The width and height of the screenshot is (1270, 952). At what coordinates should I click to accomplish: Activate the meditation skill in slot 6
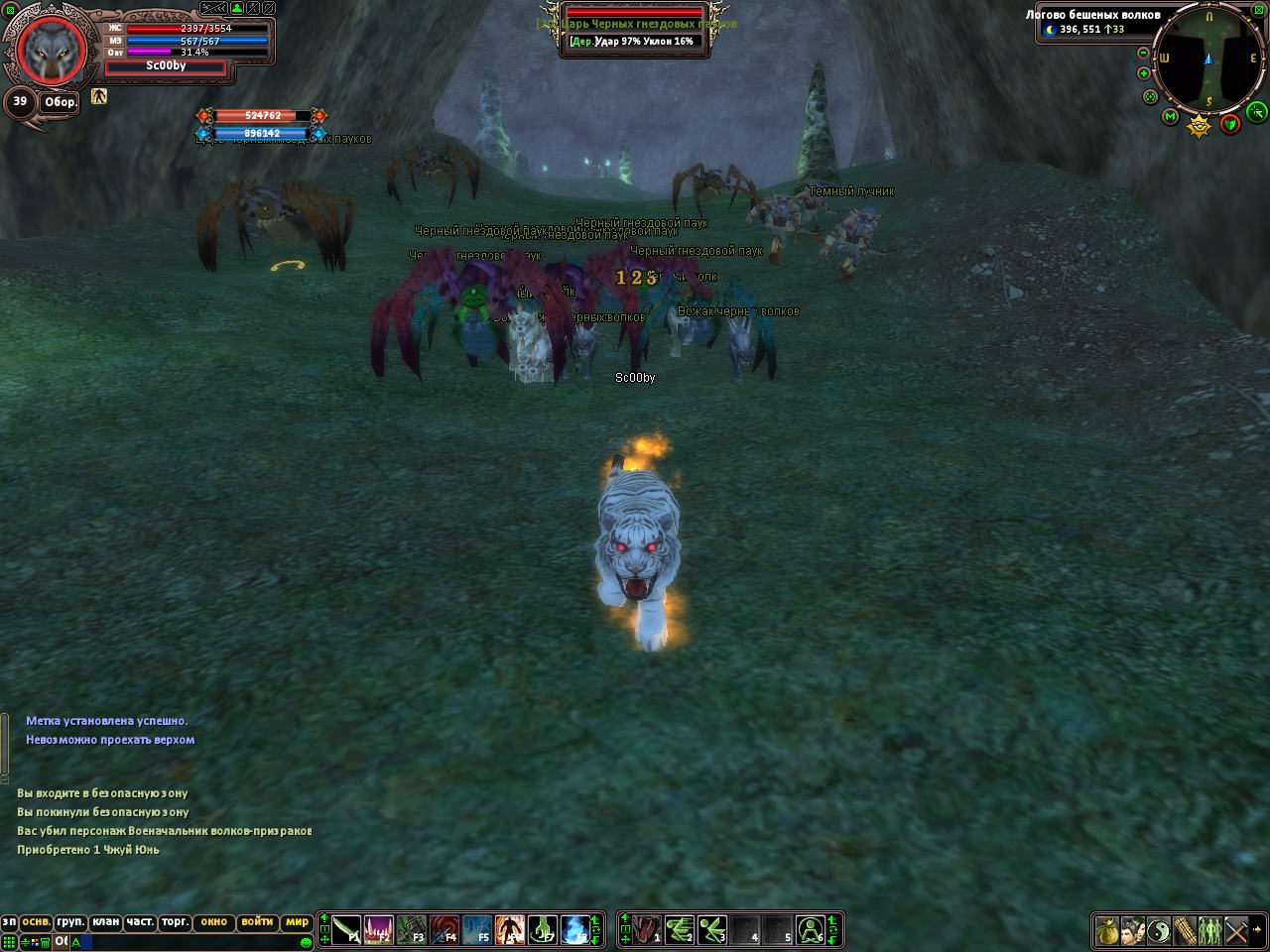(x=811, y=930)
